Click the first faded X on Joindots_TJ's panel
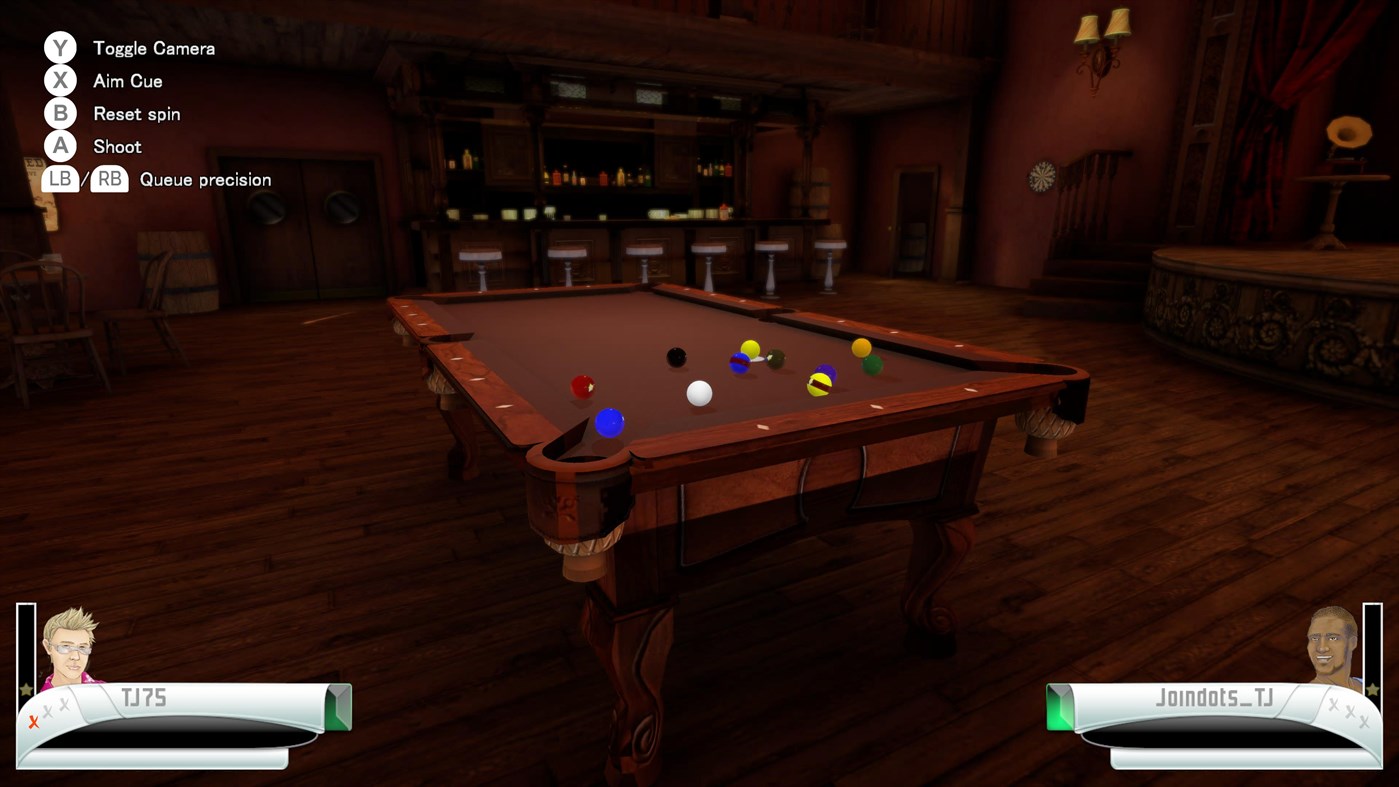 pos(1332,705)
